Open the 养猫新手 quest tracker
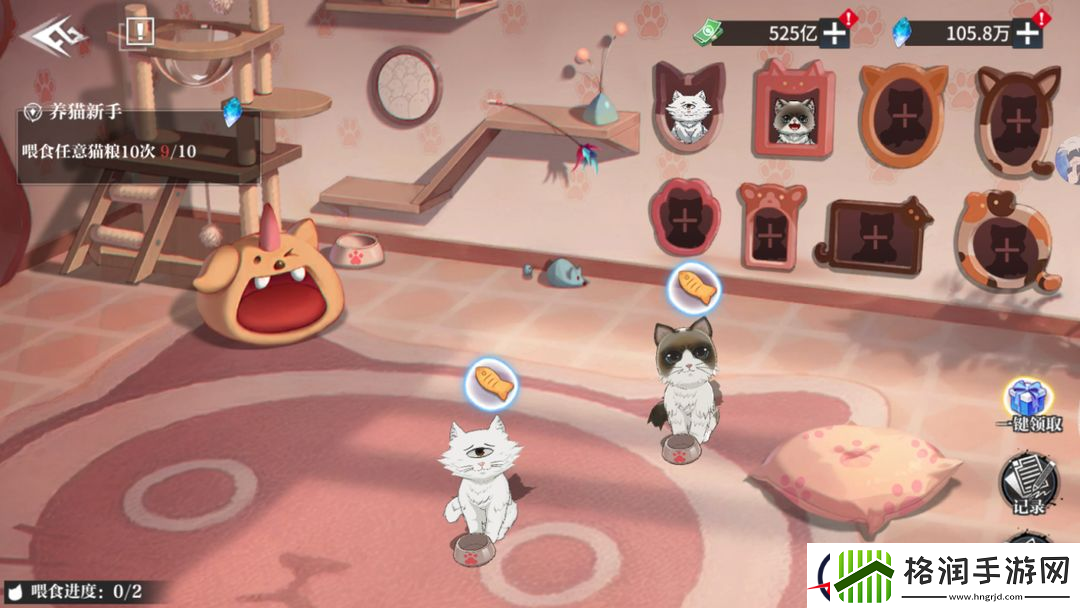1080x608 pixels. click(x=138, y=146)
